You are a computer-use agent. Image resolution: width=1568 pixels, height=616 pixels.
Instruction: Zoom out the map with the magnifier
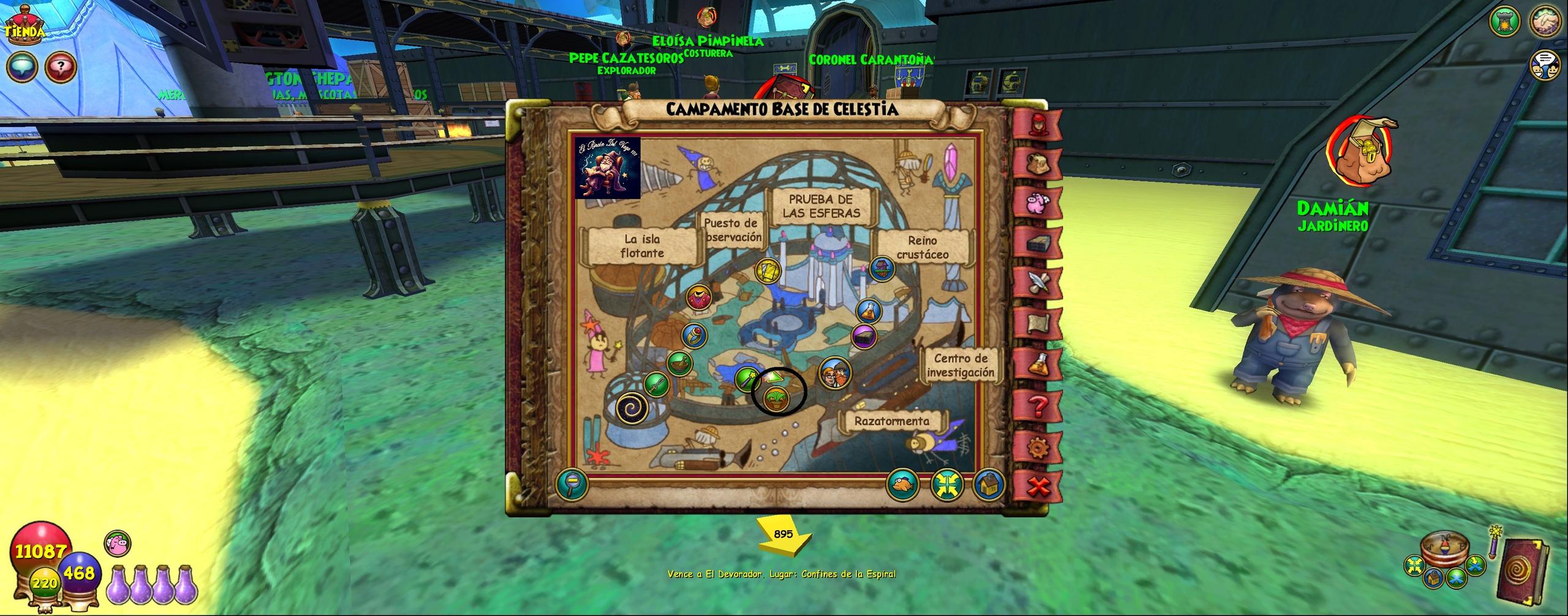[571, 485]
